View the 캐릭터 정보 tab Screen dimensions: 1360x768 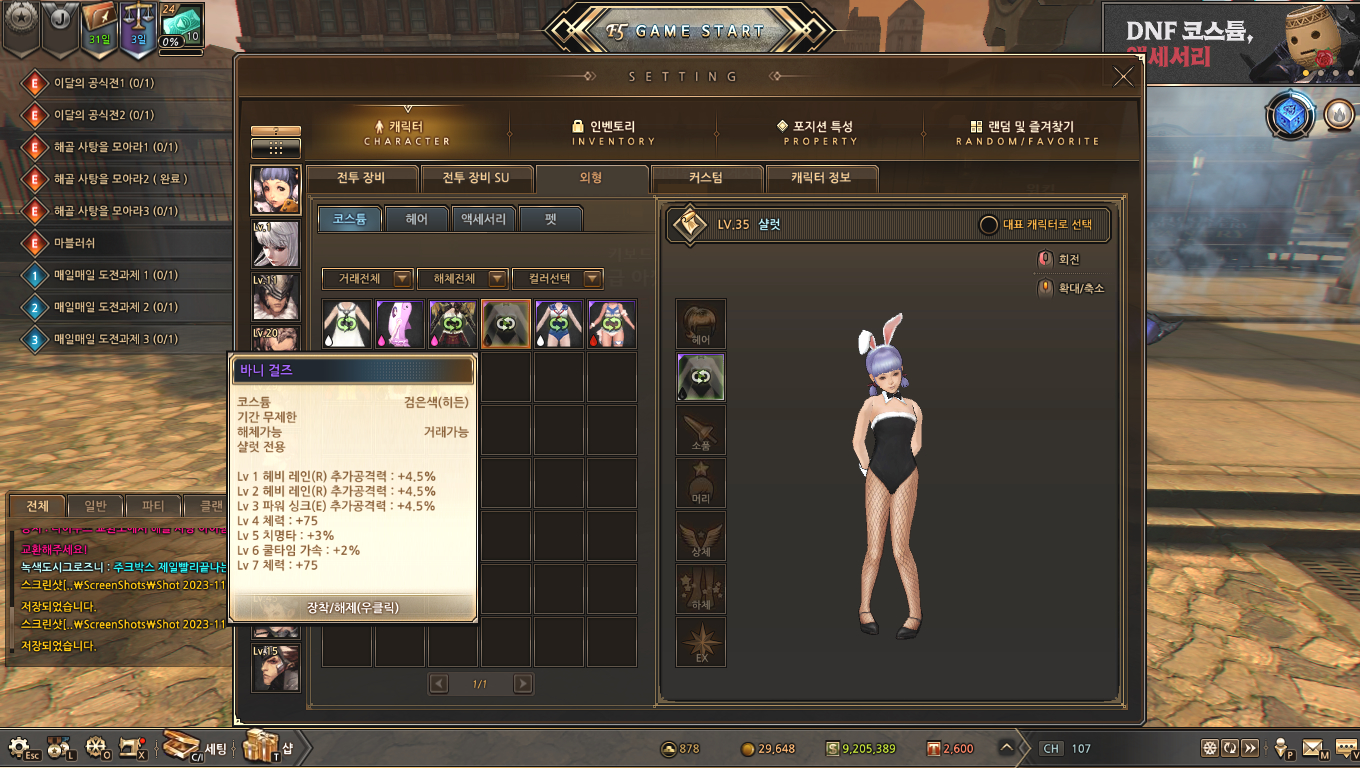pyautogui.click(x=820, y=179)
